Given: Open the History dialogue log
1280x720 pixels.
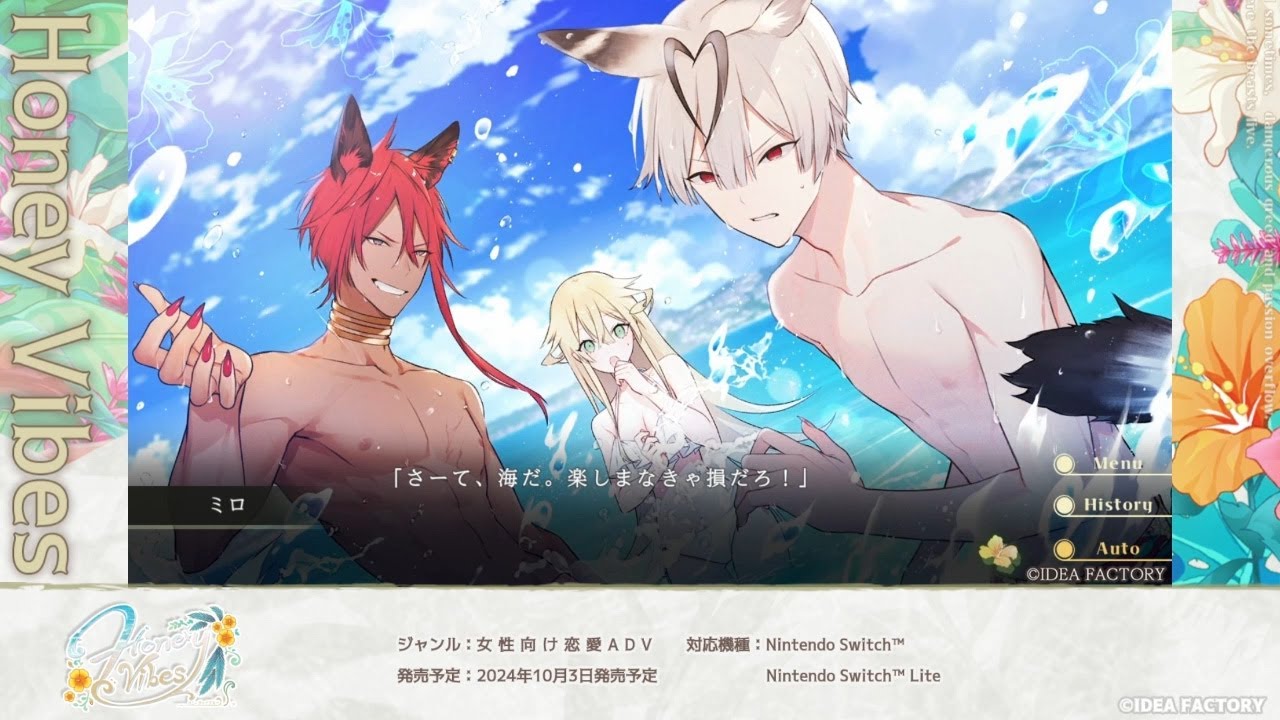Looking at the screenshot, I should point(1118,506).
